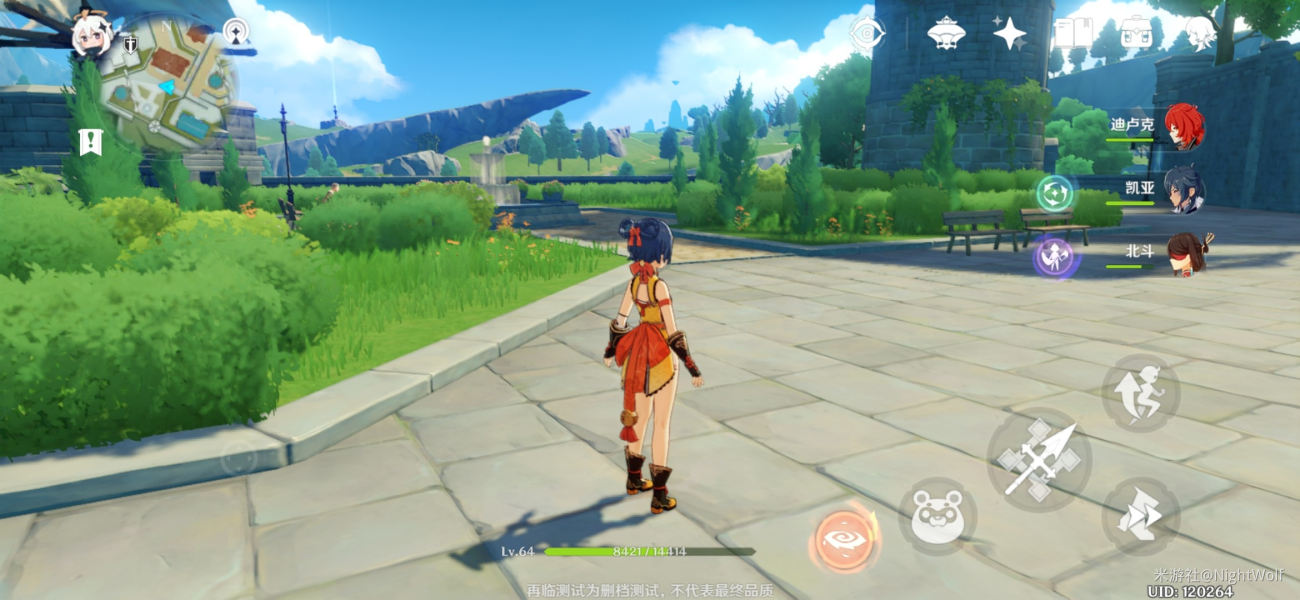Tap the jump button
1300x600 pixels.
1140,393
